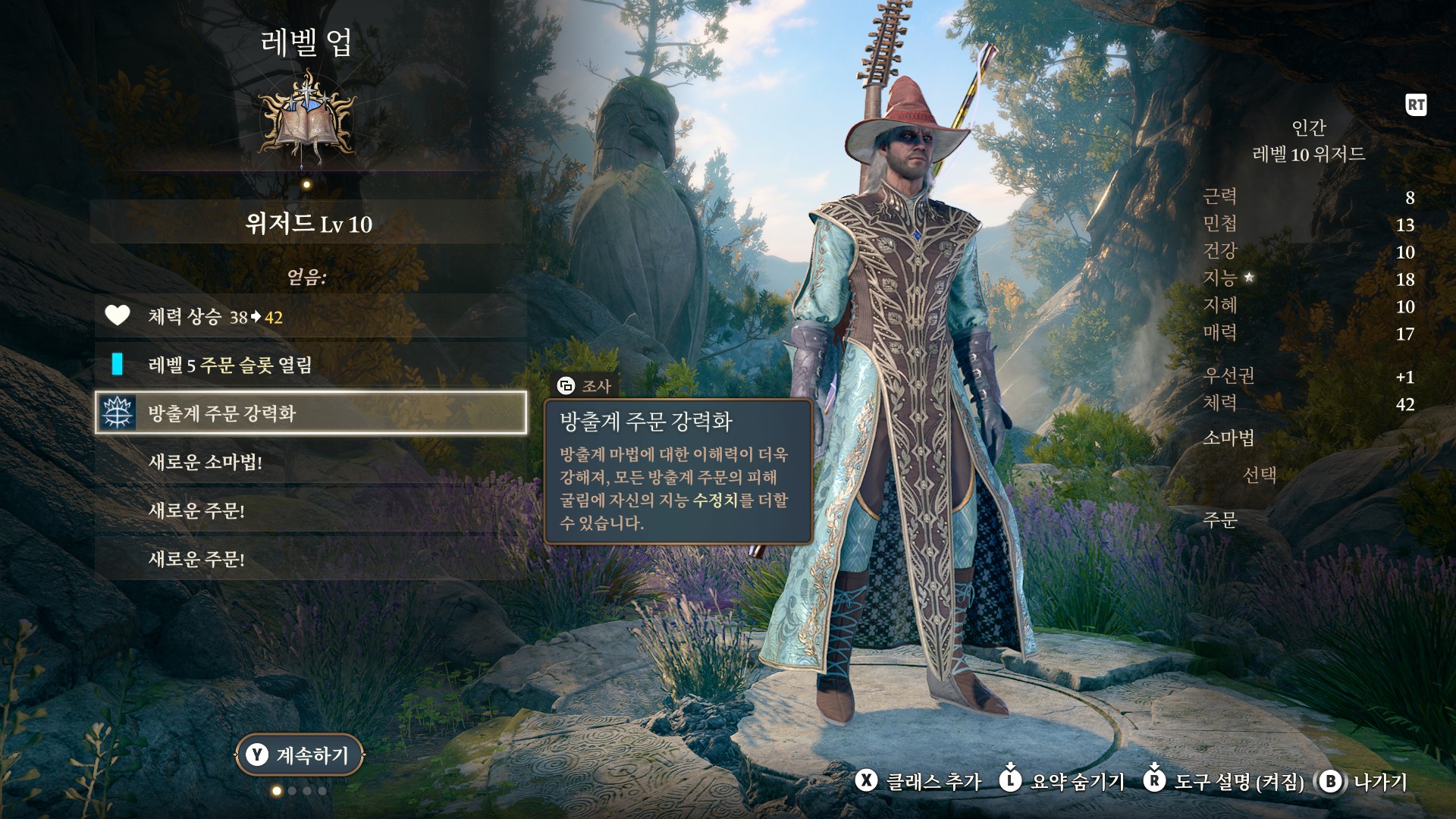The height and width of the screenshot is (819, 1456).
Task: Open the 소마법 section on summary panel
Action: click(x=1228, y=438)
